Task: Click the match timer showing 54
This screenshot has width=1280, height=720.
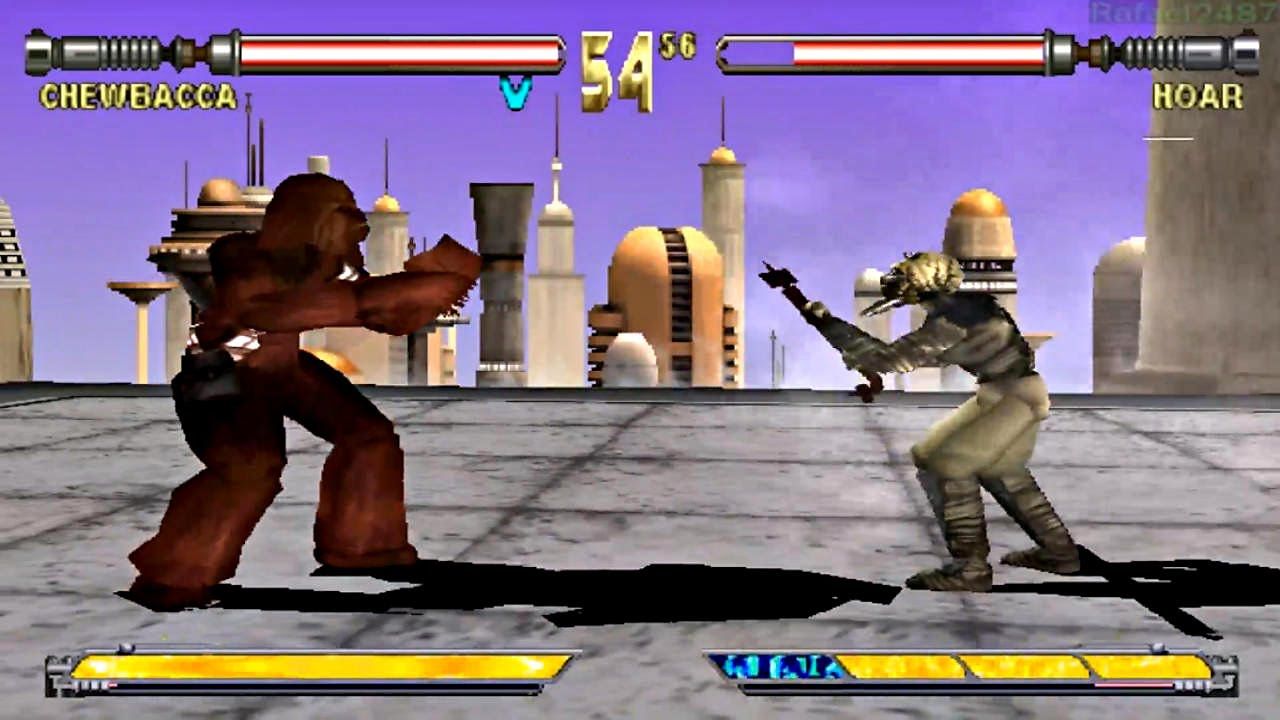Action: 615,65
